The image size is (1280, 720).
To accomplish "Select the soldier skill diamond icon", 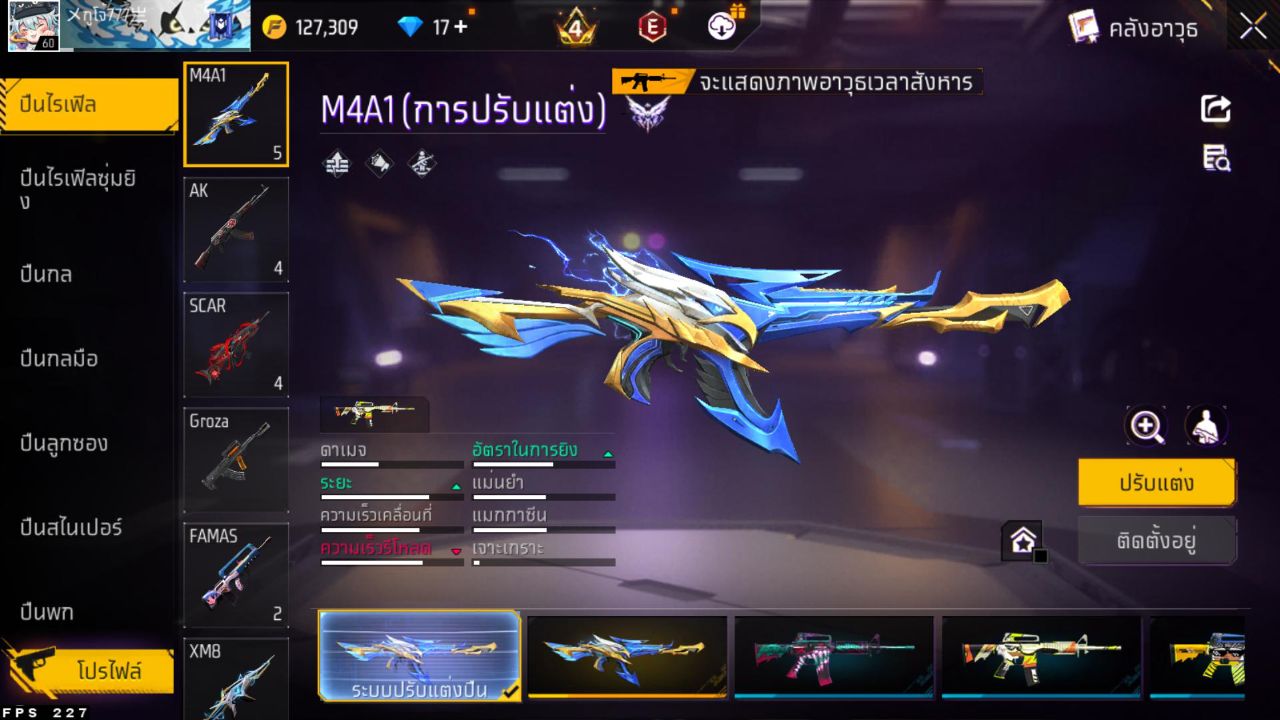I will point(420,163).
